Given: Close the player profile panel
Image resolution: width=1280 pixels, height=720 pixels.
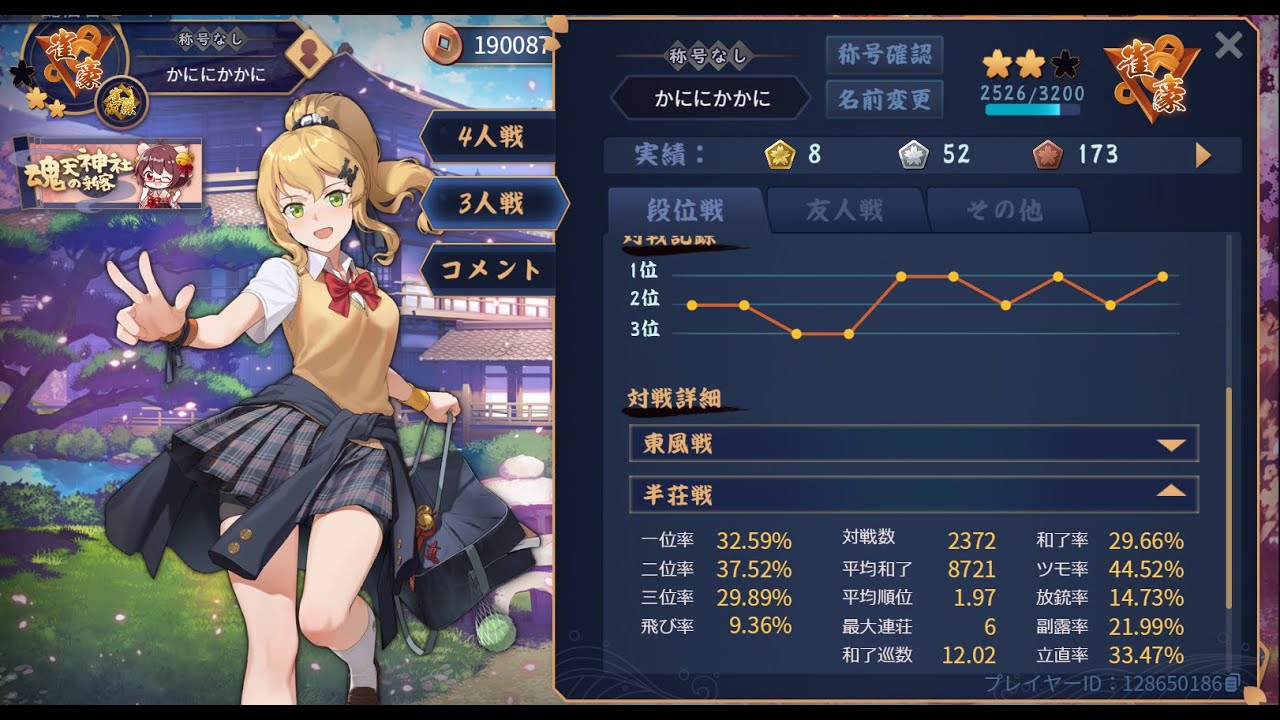Looking at the screenshot, I should pyautogui.click(x=1228, y=45).
